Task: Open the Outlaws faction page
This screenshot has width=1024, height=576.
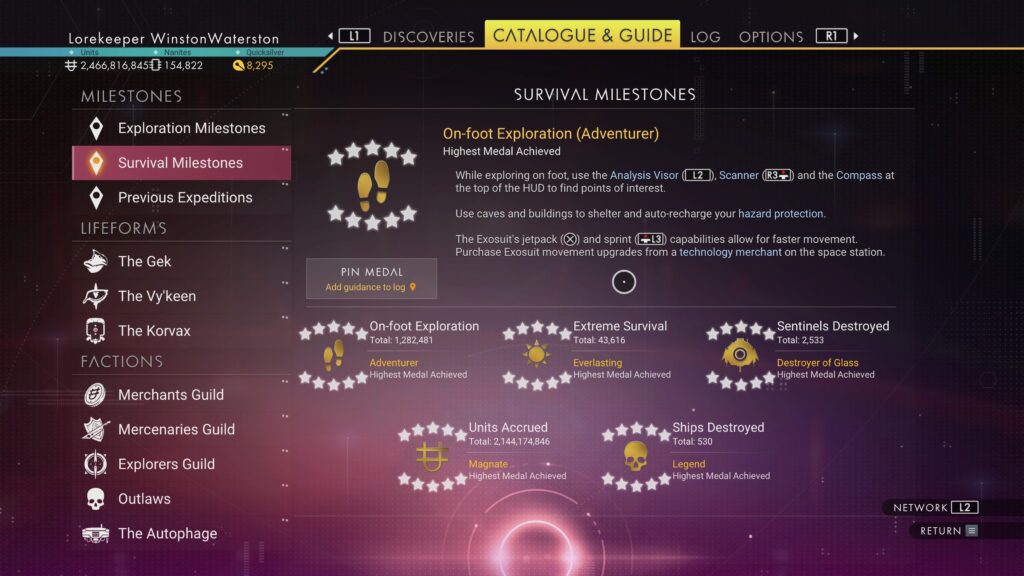Action: coord(144,498)
